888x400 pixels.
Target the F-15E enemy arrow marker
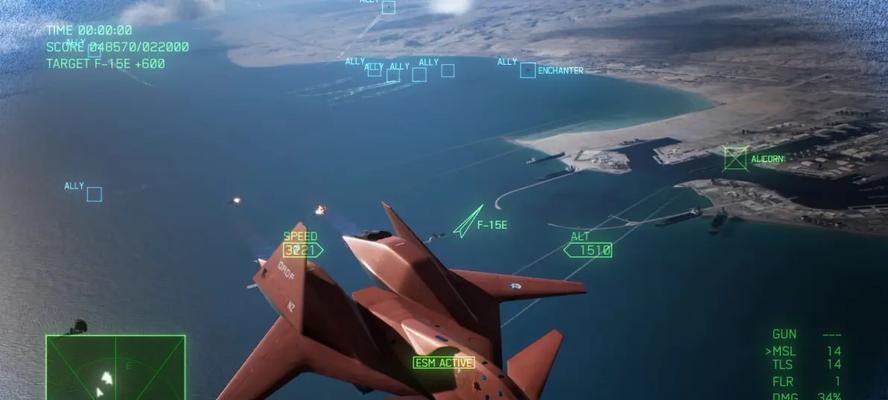click(x=466, y=221)
